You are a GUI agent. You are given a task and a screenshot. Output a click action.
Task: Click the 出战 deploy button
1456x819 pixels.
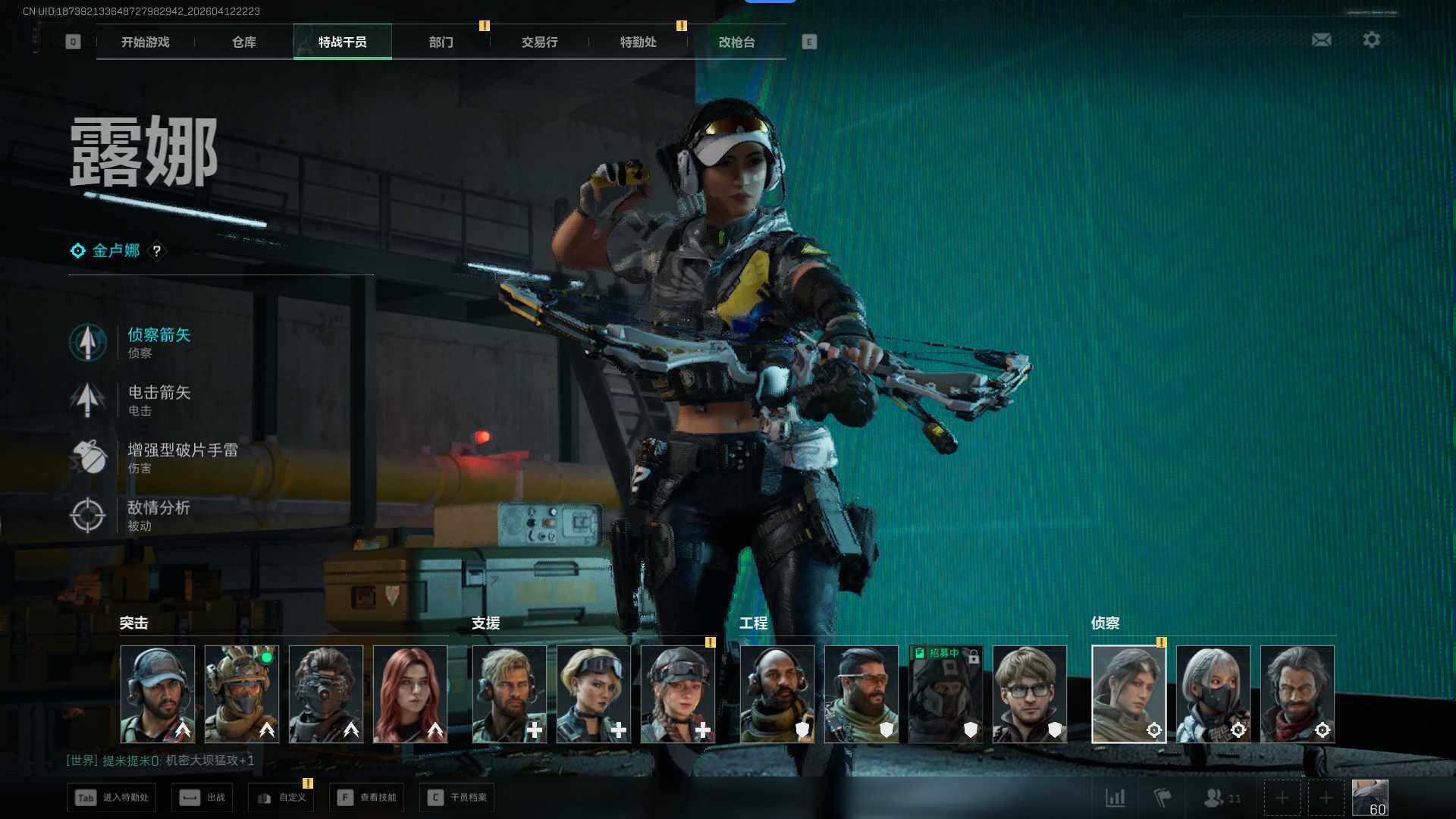(202, 798)
